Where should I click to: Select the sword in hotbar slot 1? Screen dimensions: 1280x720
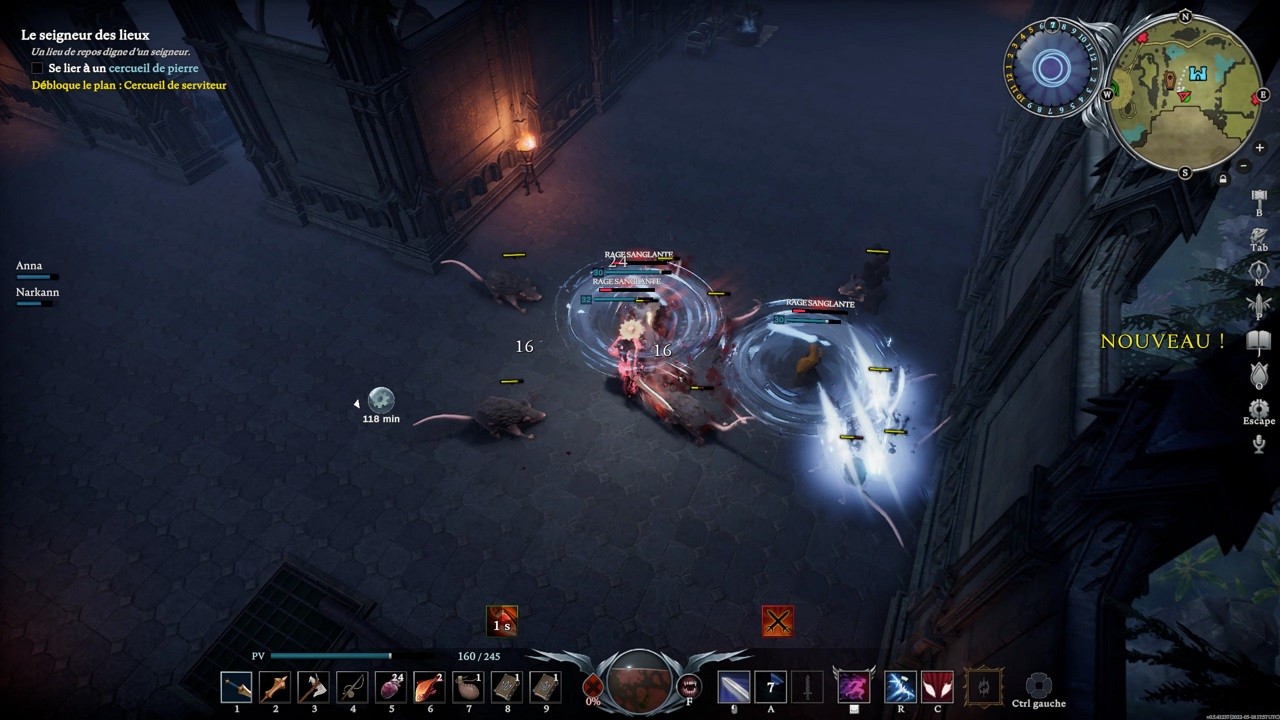[x=237, y=687]
